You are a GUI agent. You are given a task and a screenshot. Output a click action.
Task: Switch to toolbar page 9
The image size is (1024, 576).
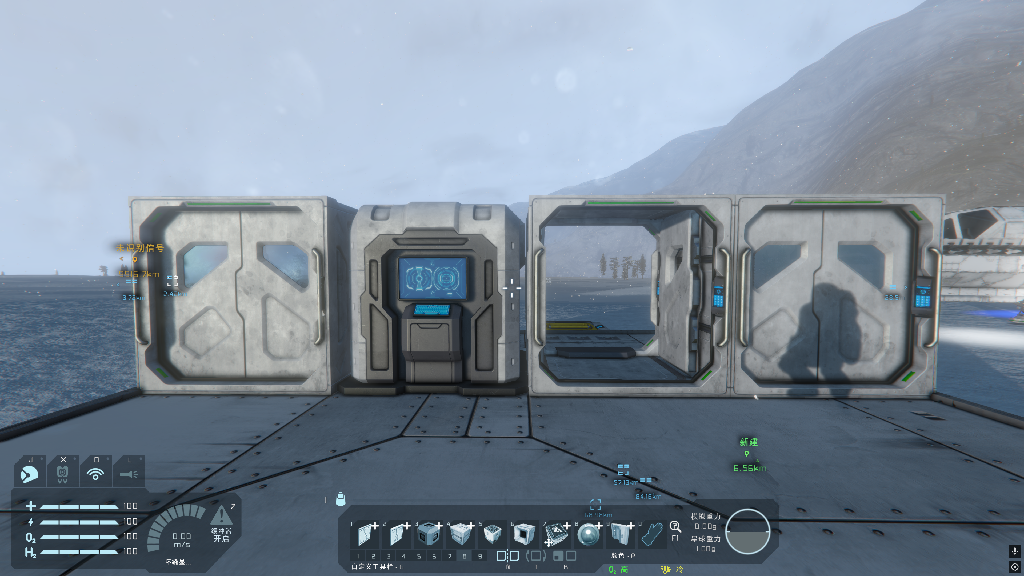click(479, 555)
